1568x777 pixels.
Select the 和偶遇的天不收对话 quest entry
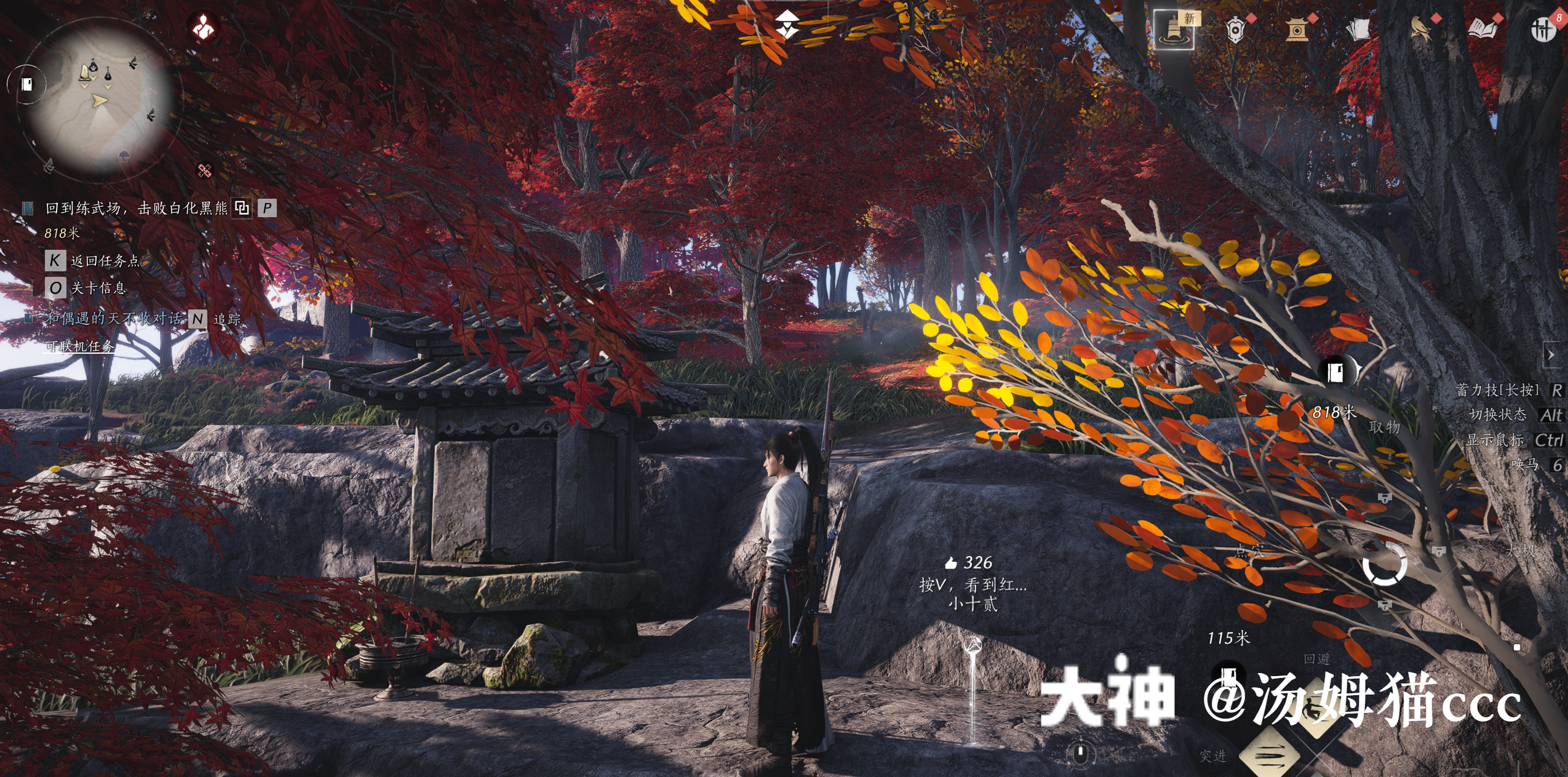(114, 319)
